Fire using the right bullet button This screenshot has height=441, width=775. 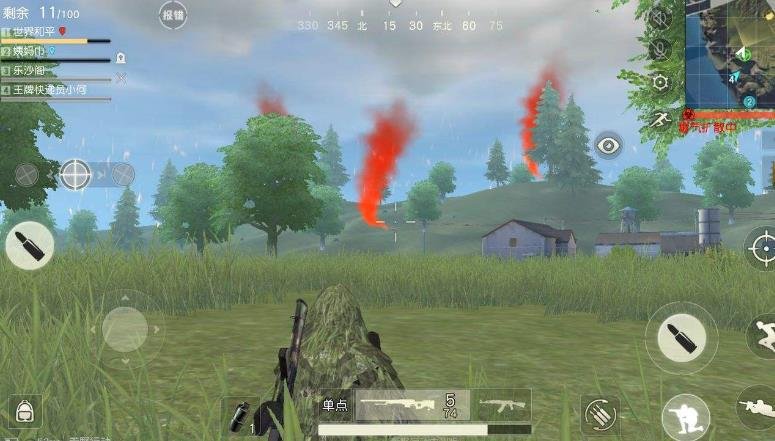[681, 338]
